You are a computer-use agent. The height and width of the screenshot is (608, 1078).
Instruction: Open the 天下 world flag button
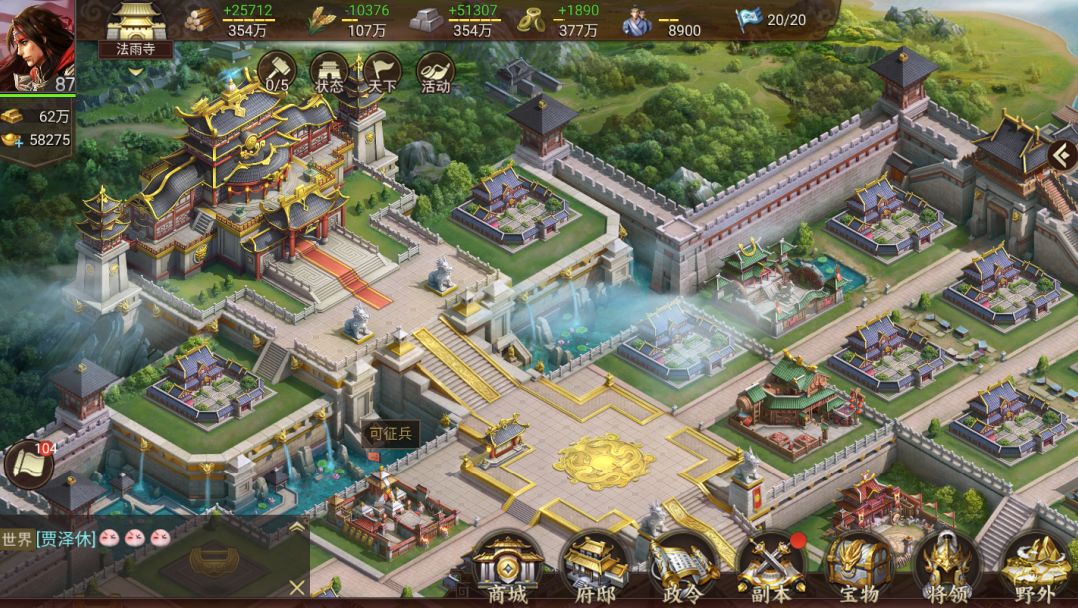(382, 71)
